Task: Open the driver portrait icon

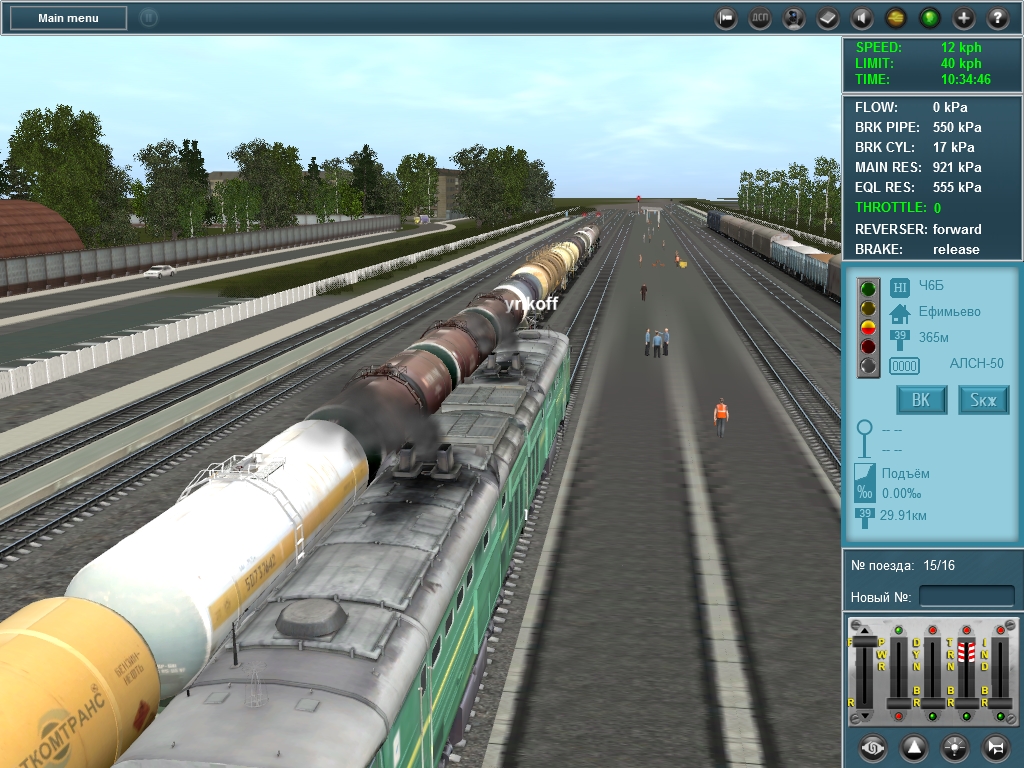Action: [793, 18]
